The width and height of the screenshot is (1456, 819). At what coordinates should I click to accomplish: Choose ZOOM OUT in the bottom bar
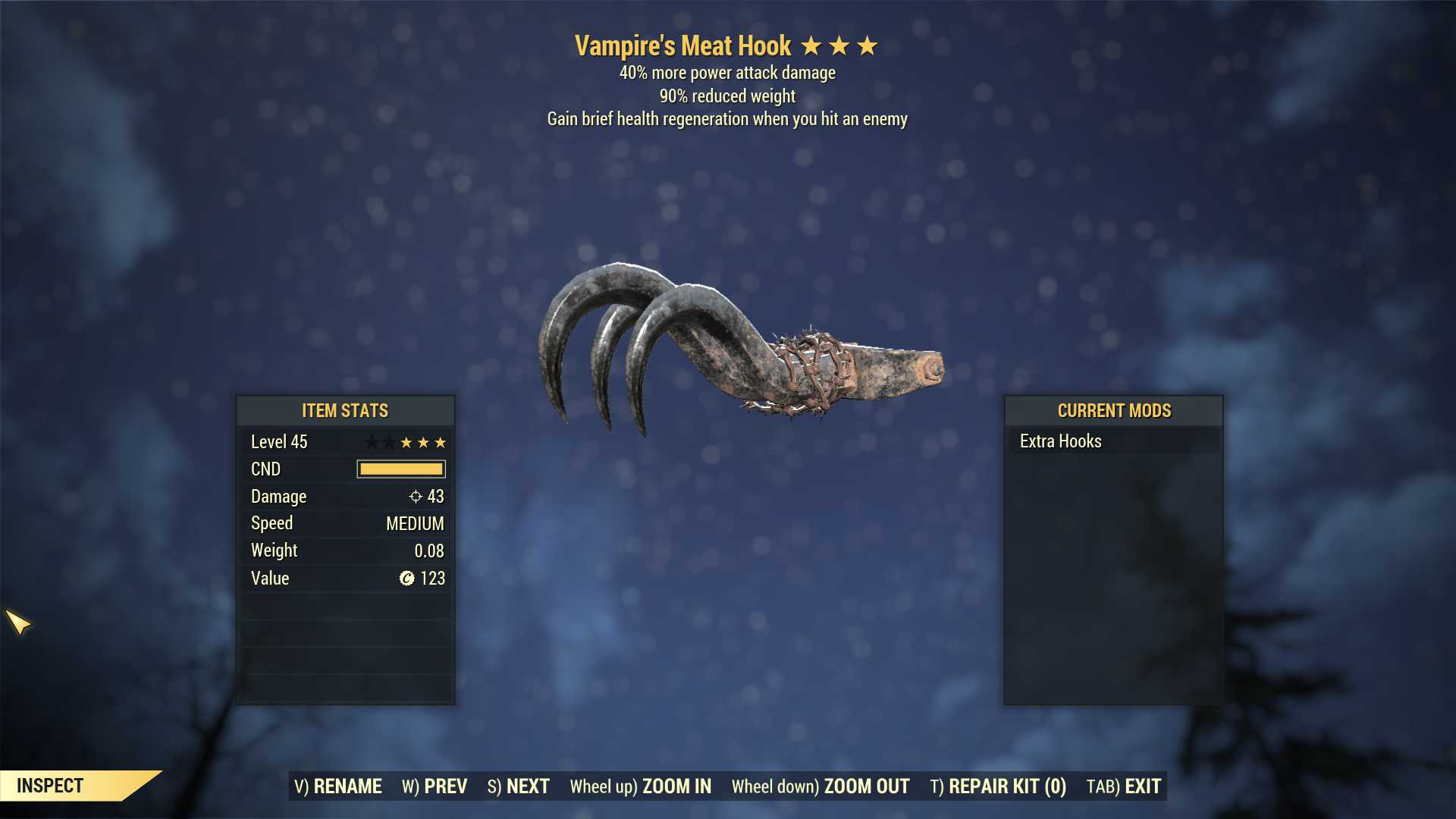[x=821, y=786]
